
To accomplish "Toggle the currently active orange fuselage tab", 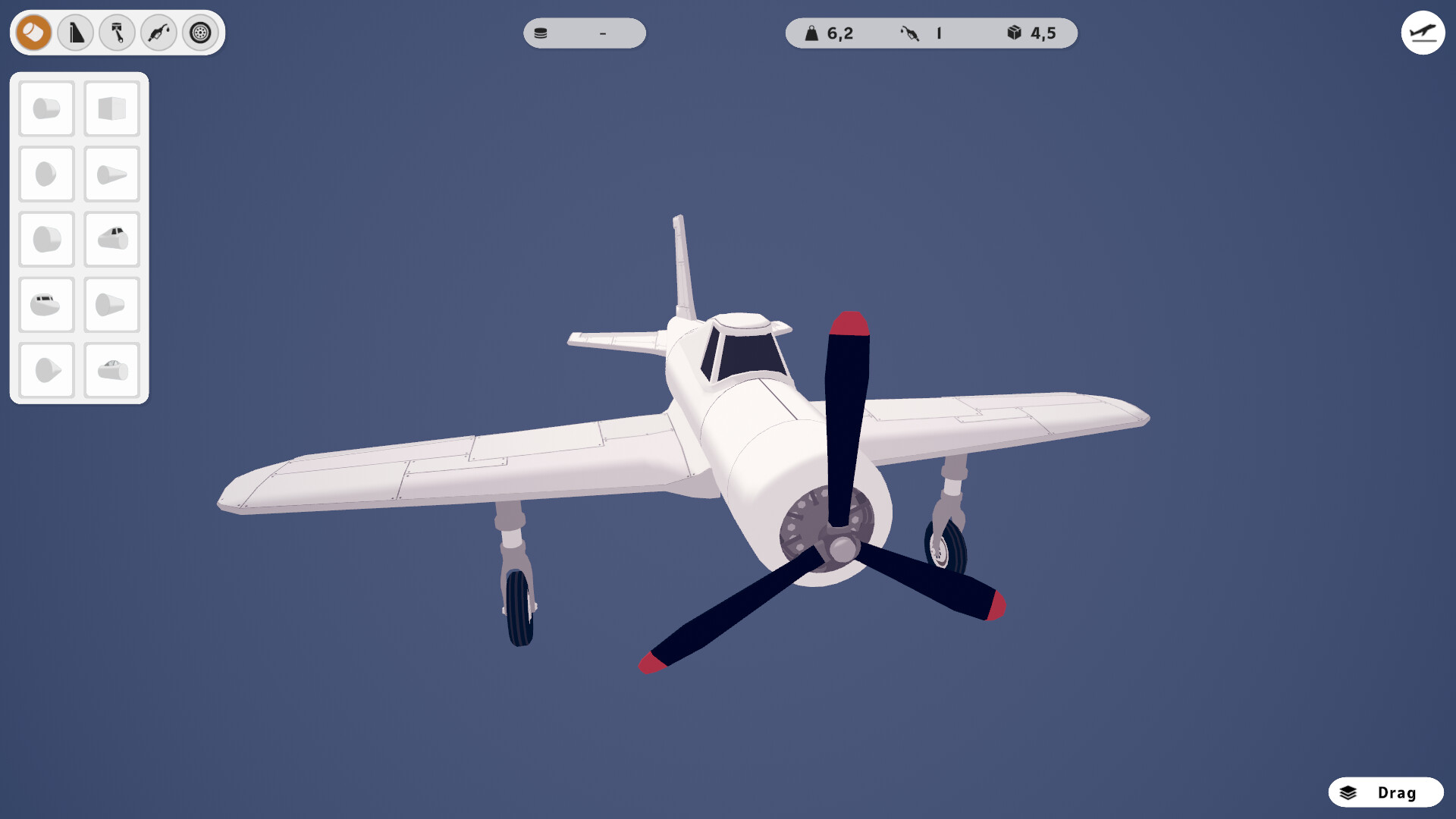I will 32,33.
